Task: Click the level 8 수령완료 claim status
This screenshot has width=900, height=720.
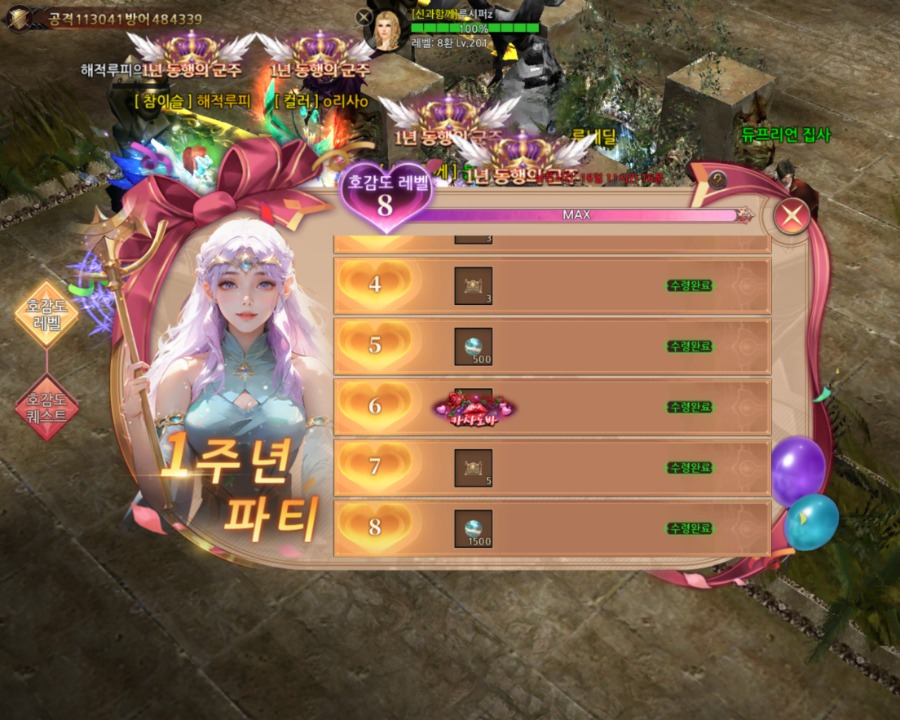Action: coord(691,527)
